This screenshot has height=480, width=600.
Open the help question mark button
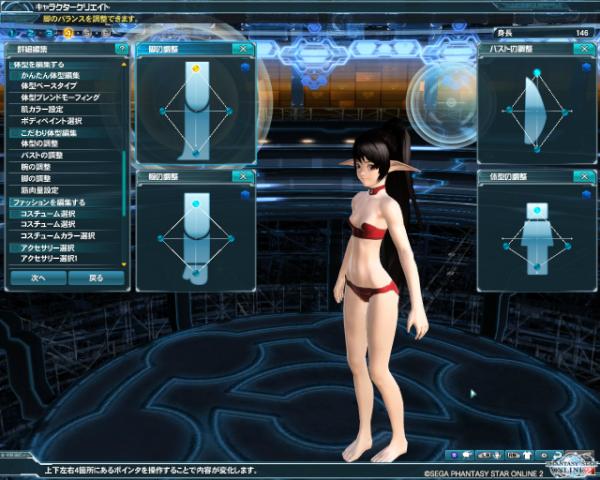[122, 48]
